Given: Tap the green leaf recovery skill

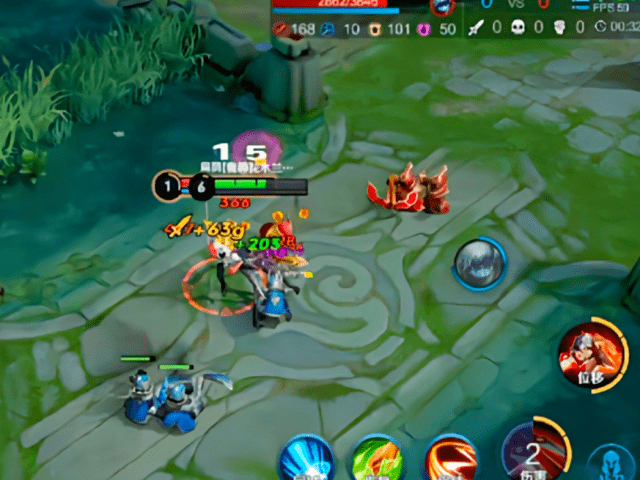Looking at the screenshot, I should coord(376,460).
